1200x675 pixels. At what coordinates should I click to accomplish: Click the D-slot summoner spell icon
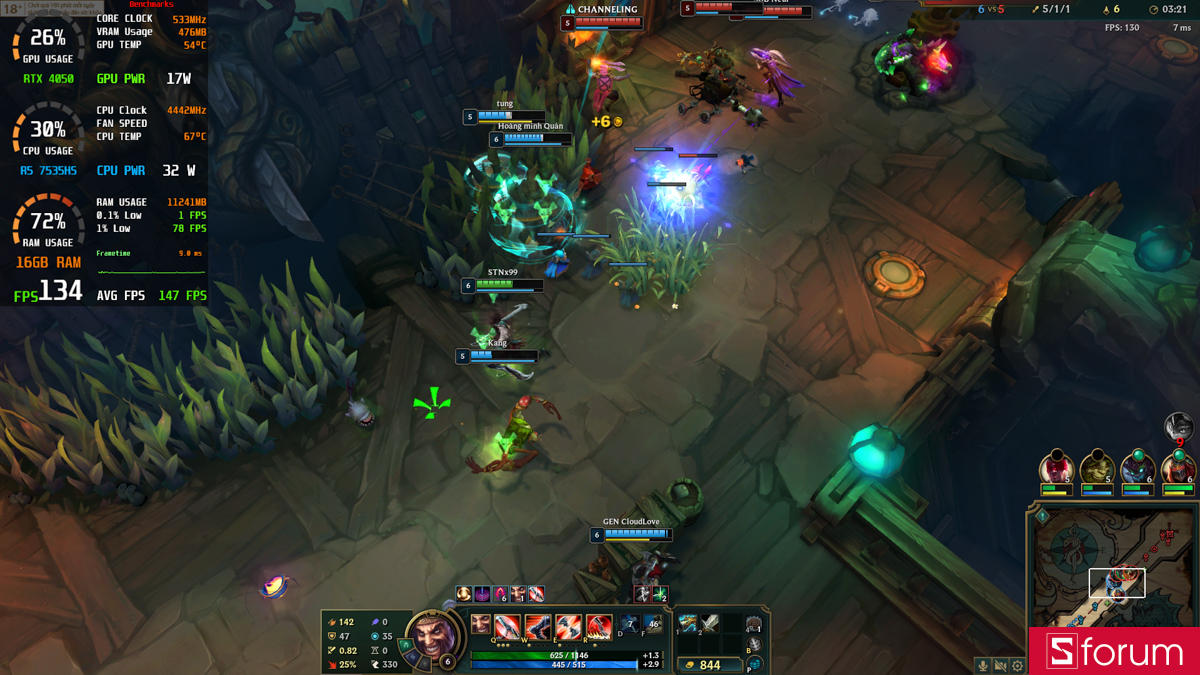[630, 624]
